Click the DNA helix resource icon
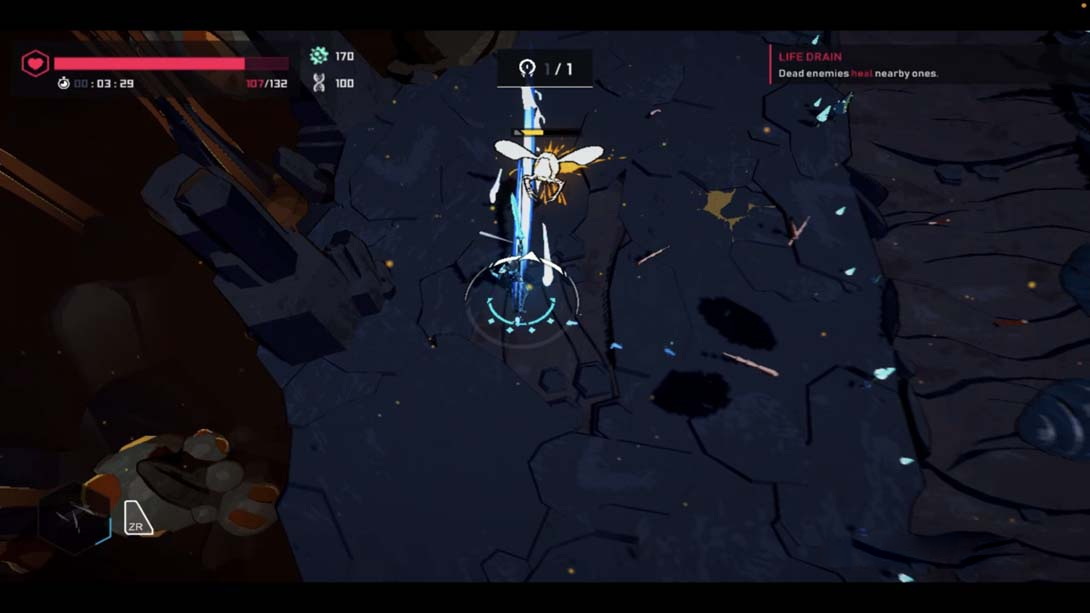Image resolution: width=1090 pixels, height=613 pixels. tap(319, 83)
